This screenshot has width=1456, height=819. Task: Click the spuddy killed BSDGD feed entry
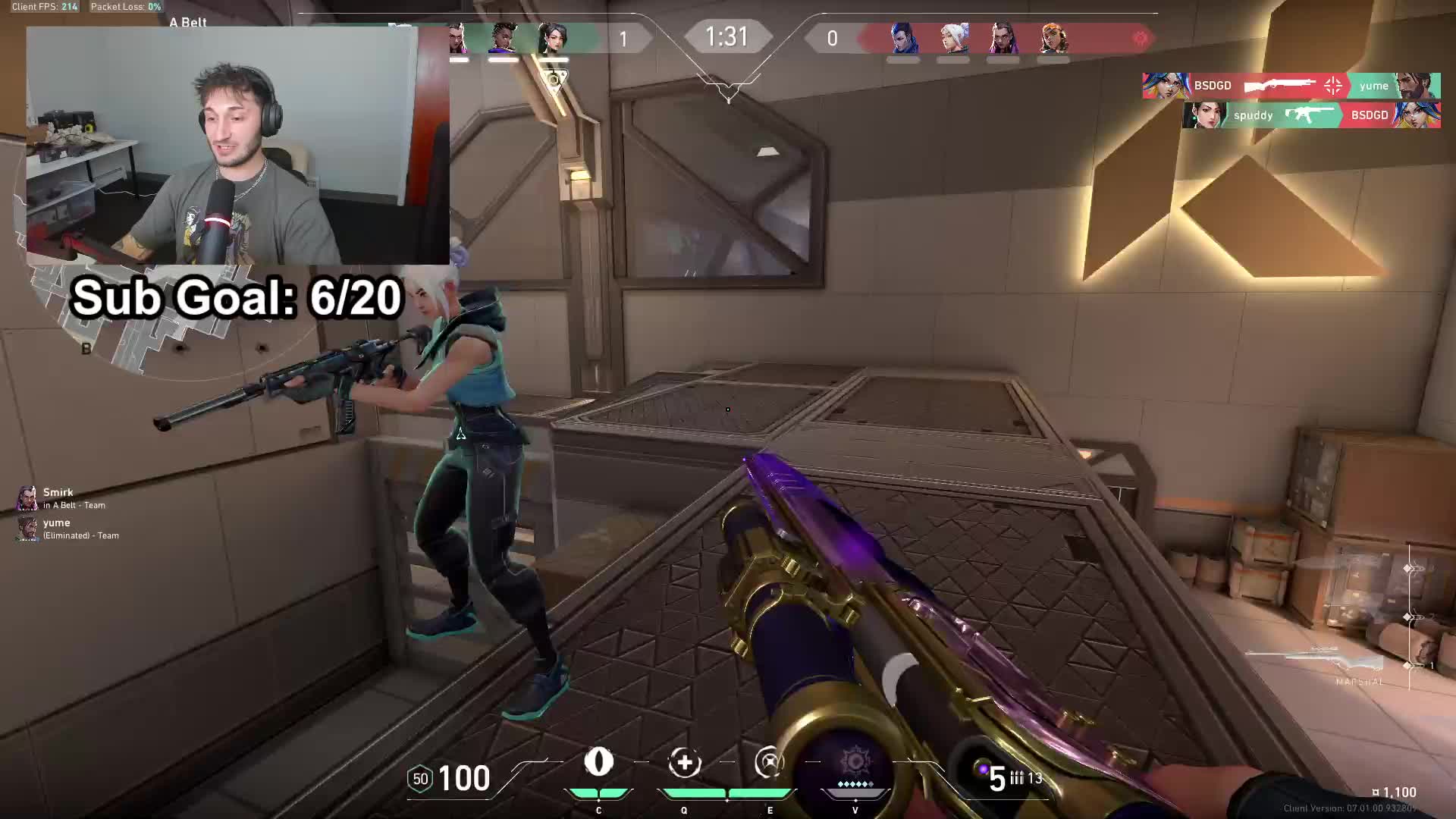click(1311, 115)
